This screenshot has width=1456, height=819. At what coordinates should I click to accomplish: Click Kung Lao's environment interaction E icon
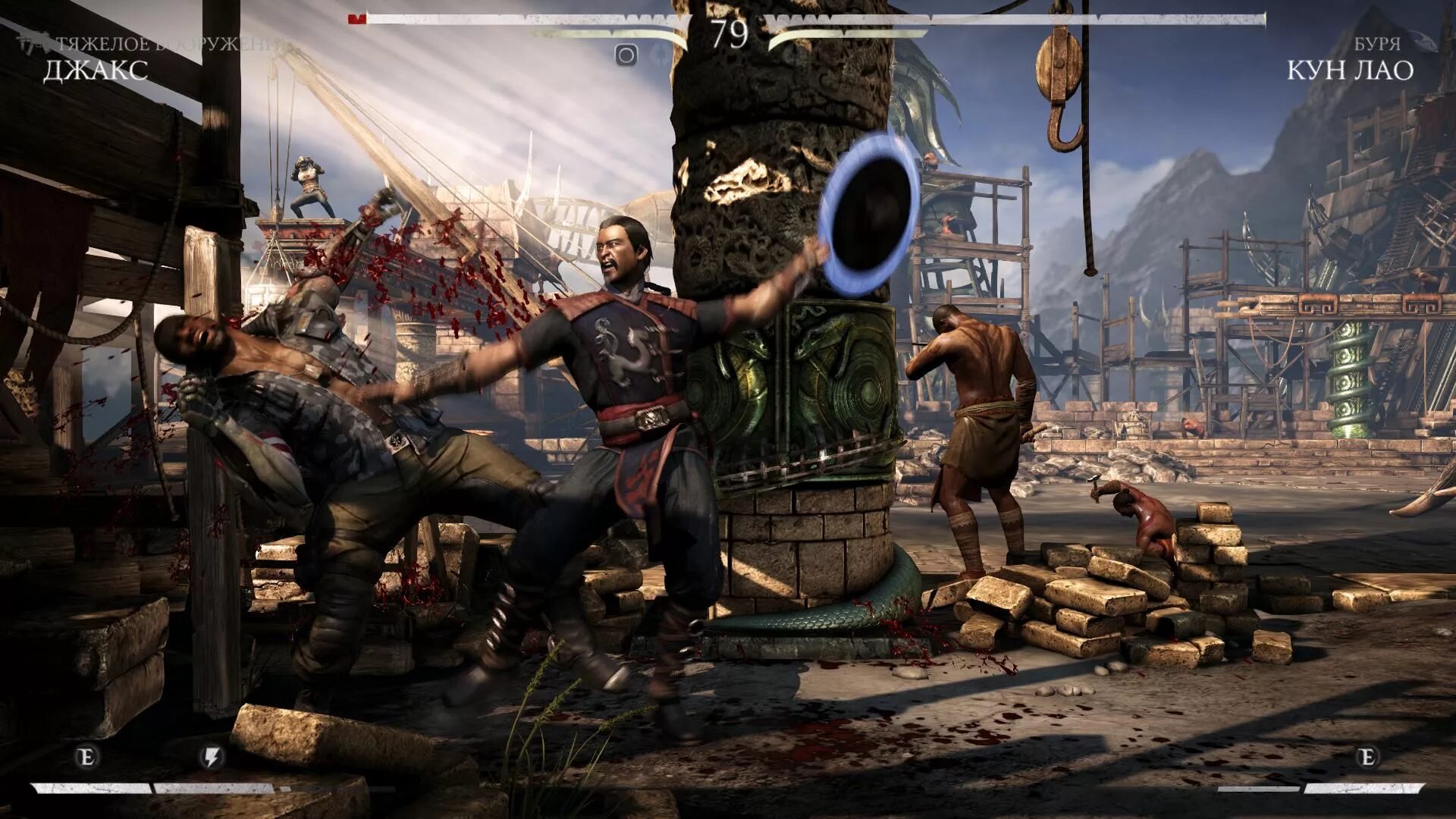coord(1367,757)
